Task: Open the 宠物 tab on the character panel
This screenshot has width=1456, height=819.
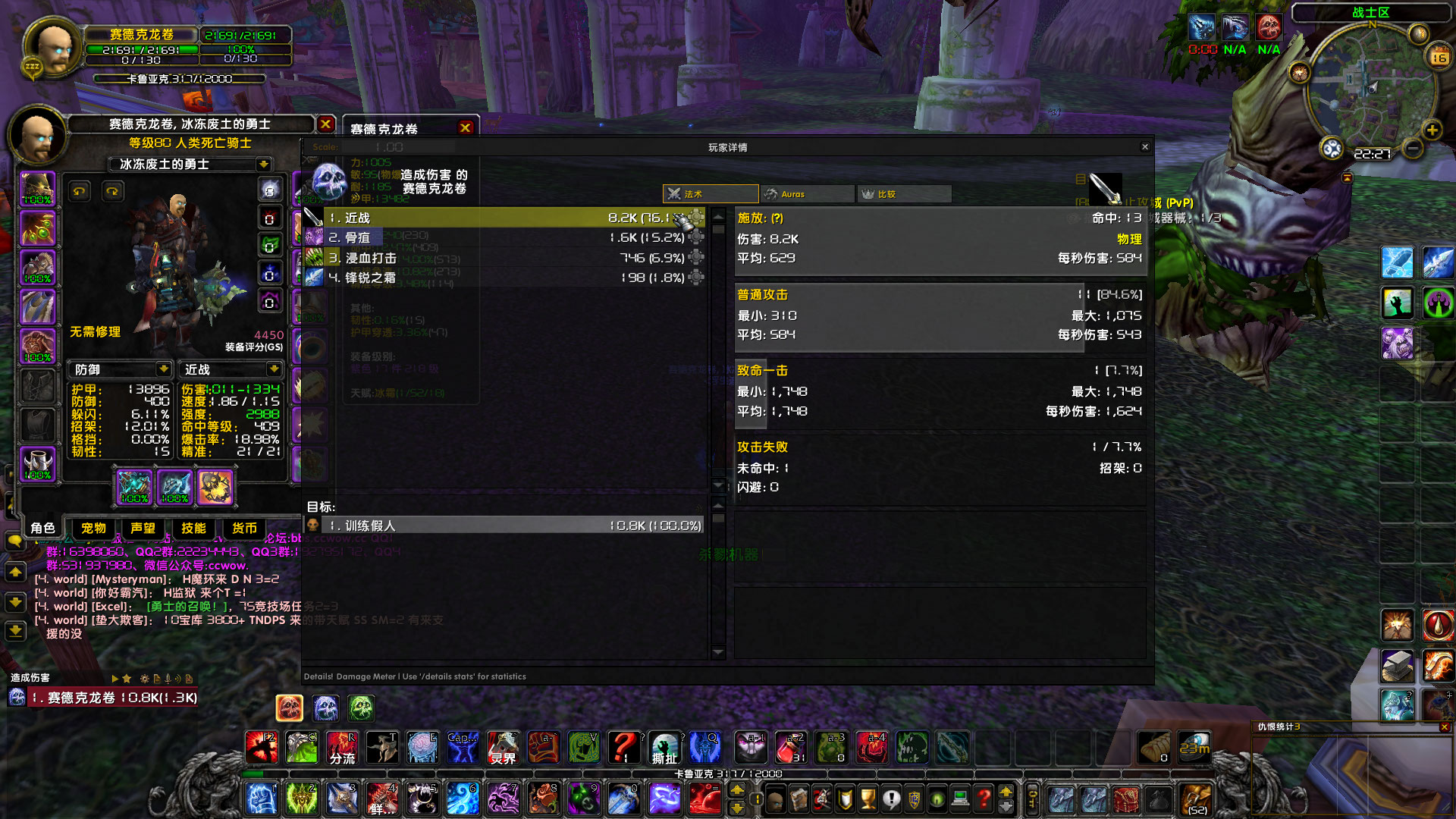Action: 93,529
